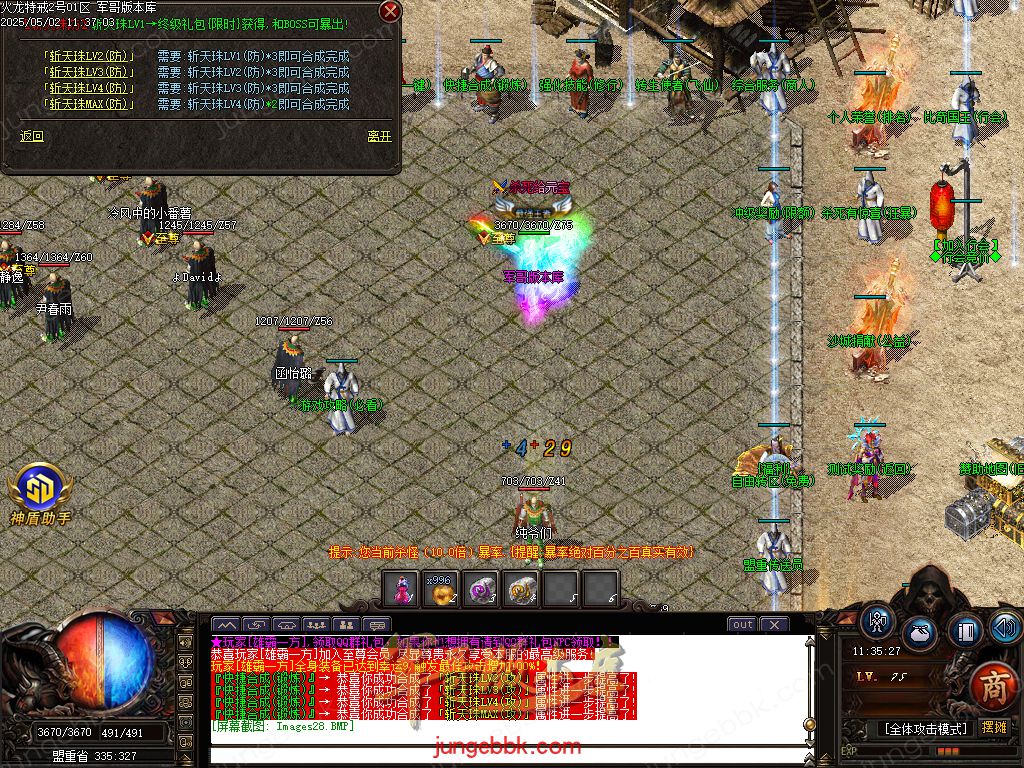Open the round red 商 shop button
Image resolution: width=1024 pixels, height=768 pixels.
[x=993, y=686]
